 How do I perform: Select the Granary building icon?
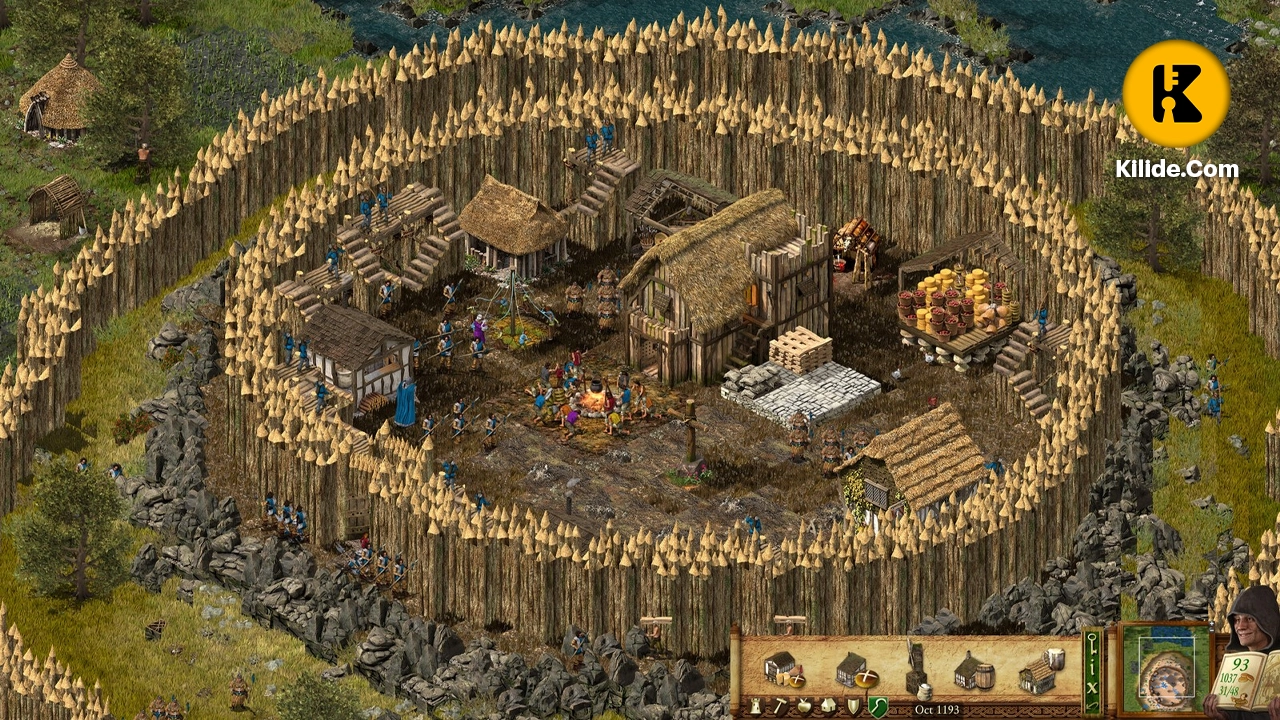783,669
